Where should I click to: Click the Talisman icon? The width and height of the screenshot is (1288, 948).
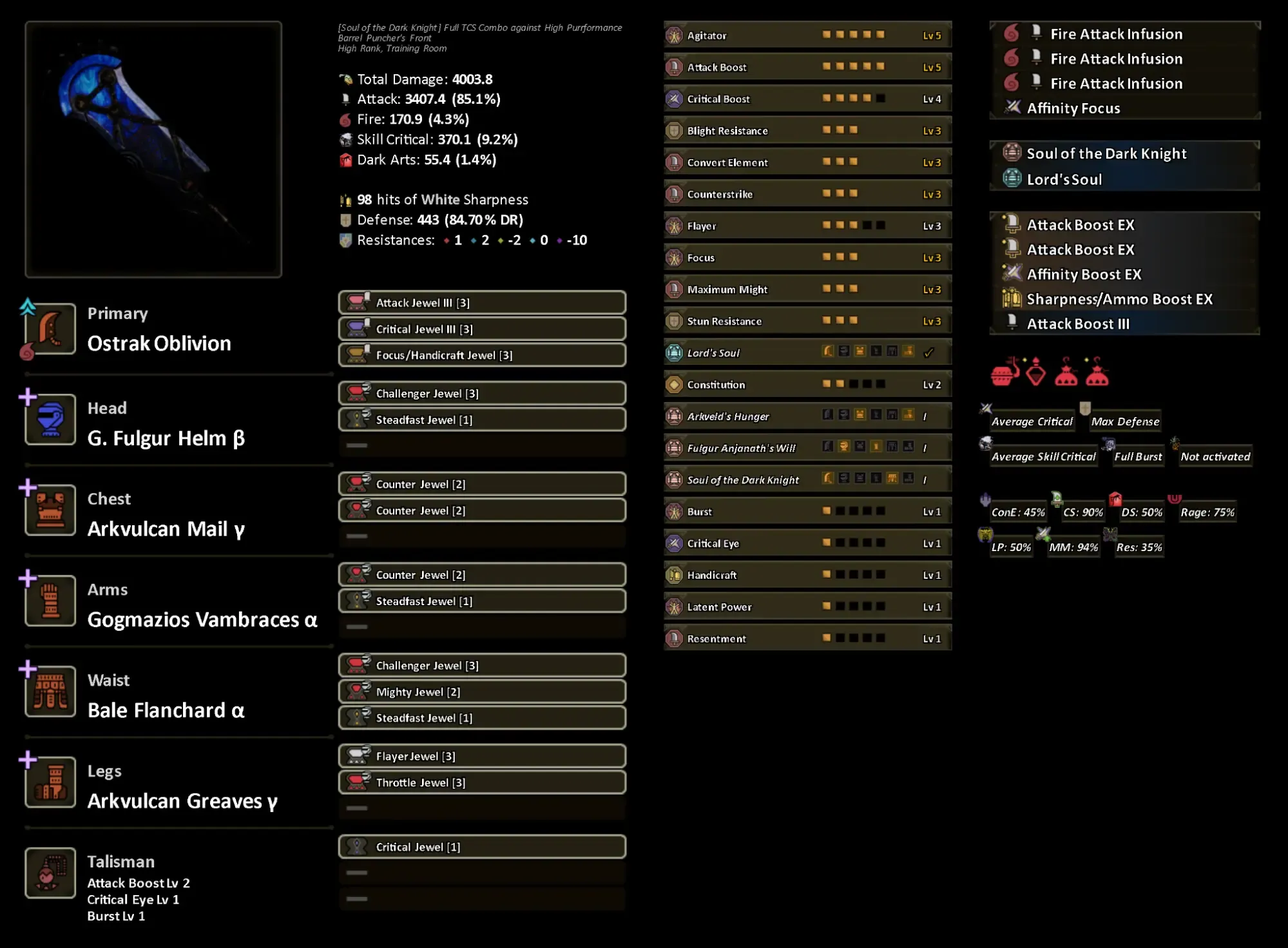[x=50, y=873]
